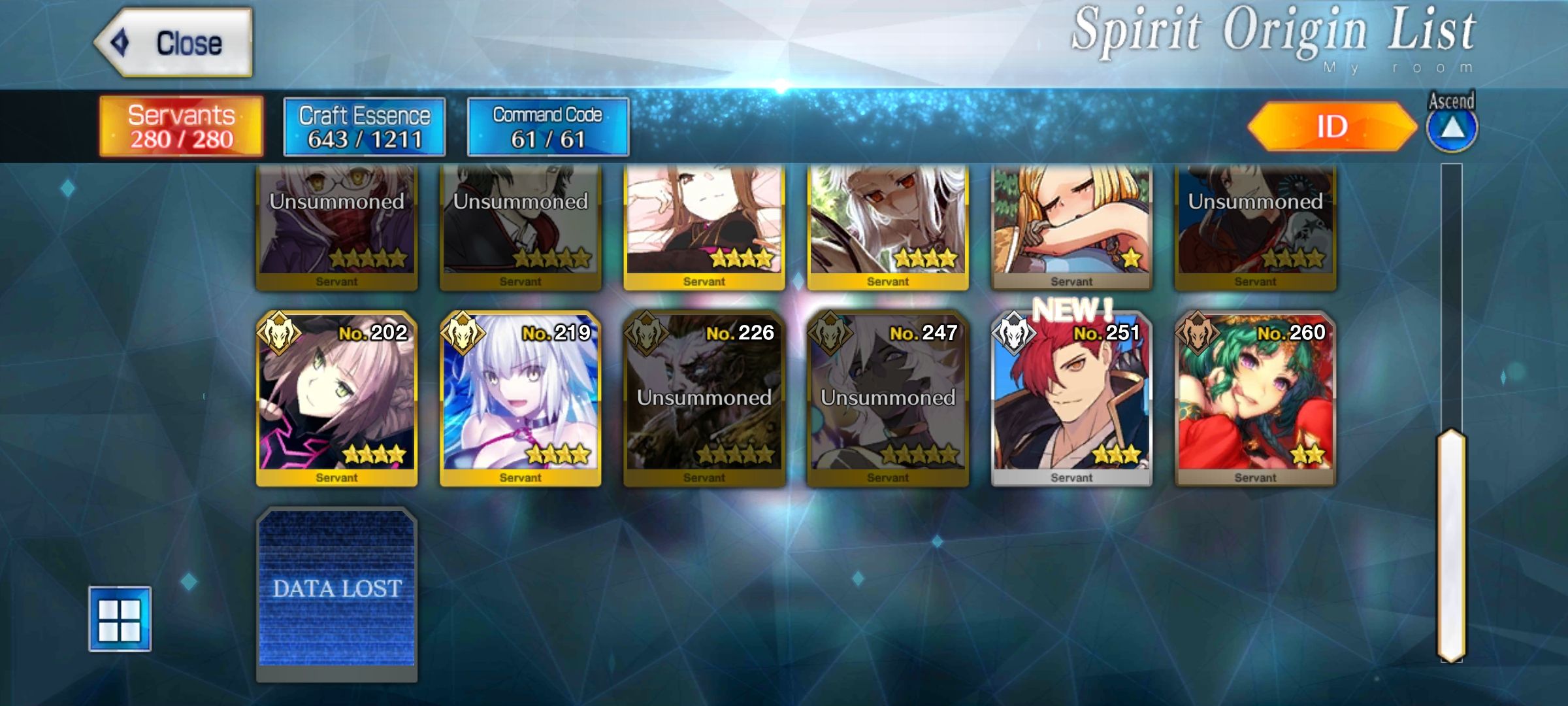Screen dimensions: 1568x706
Task: Select the new servant No. 251
Action: click(x=1071, y=399)
